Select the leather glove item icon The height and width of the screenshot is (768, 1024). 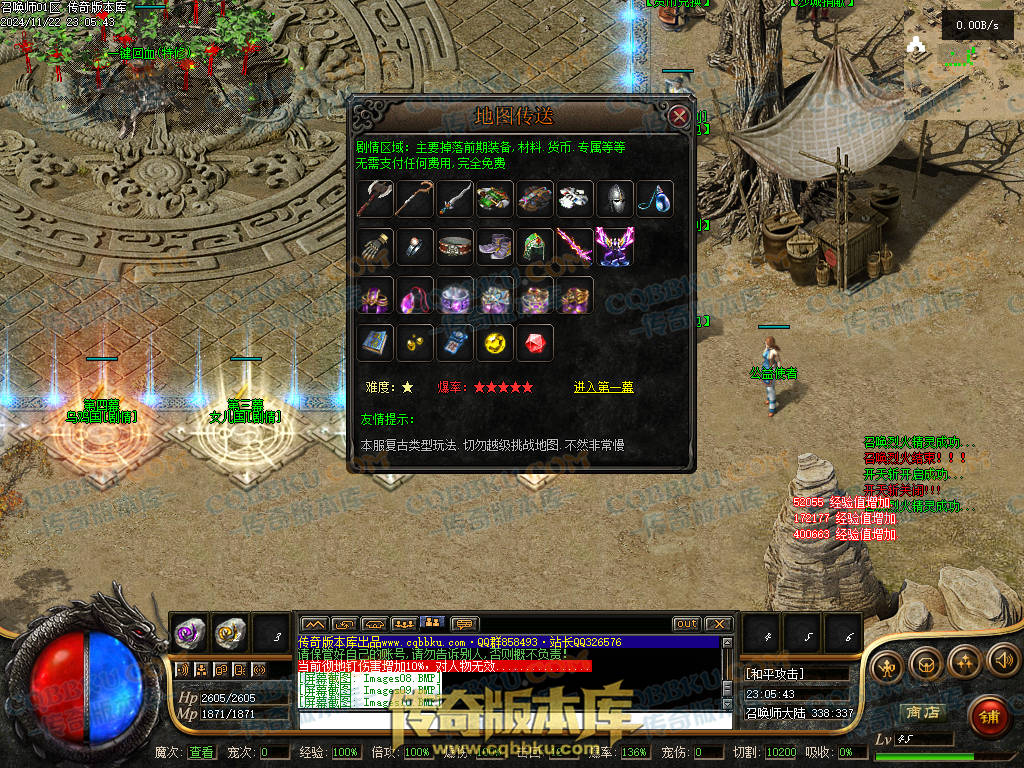(x=375, y=246)
